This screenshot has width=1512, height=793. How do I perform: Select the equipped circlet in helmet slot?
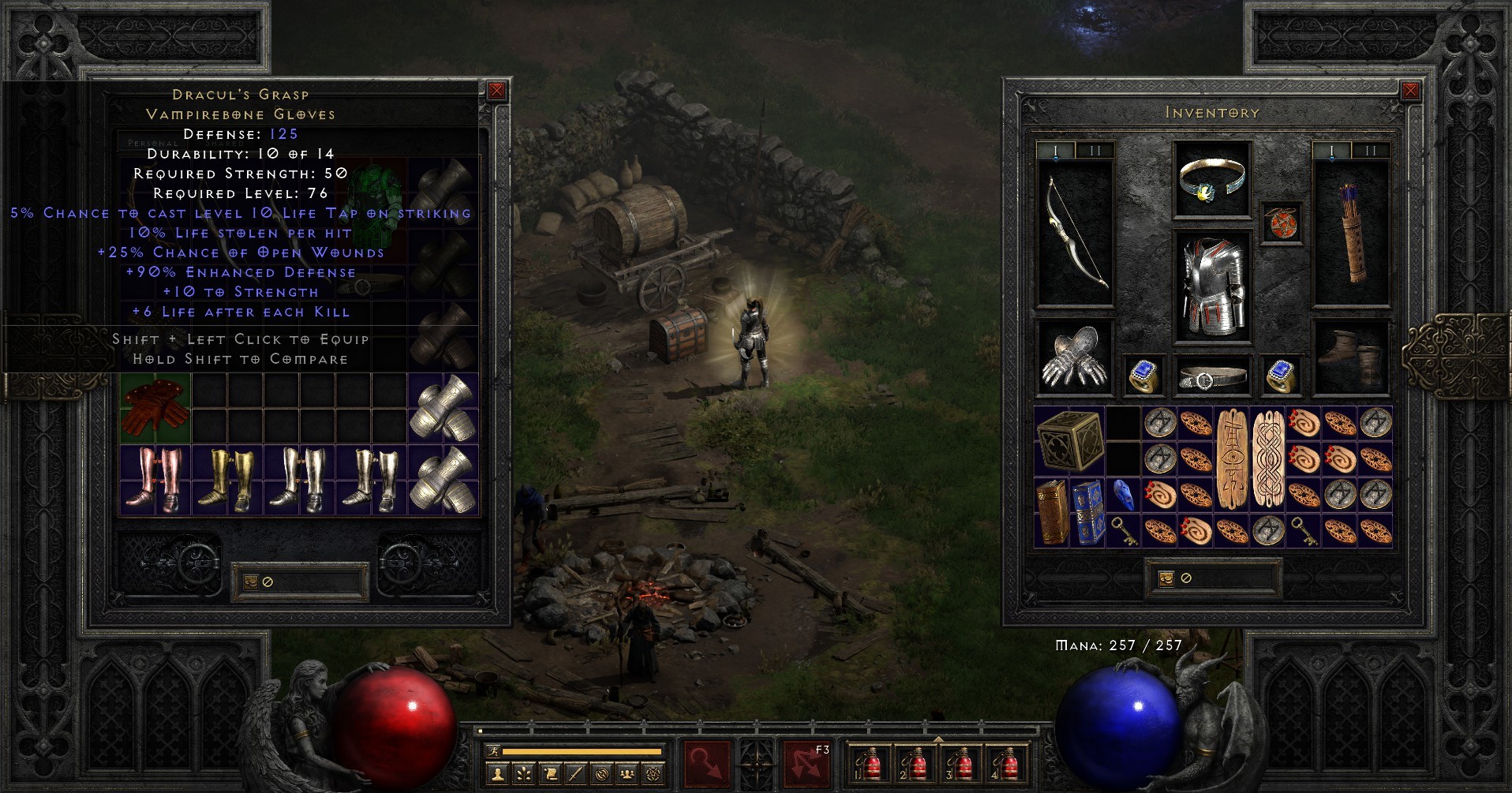pyautogui.click(x=1211, y=181)
